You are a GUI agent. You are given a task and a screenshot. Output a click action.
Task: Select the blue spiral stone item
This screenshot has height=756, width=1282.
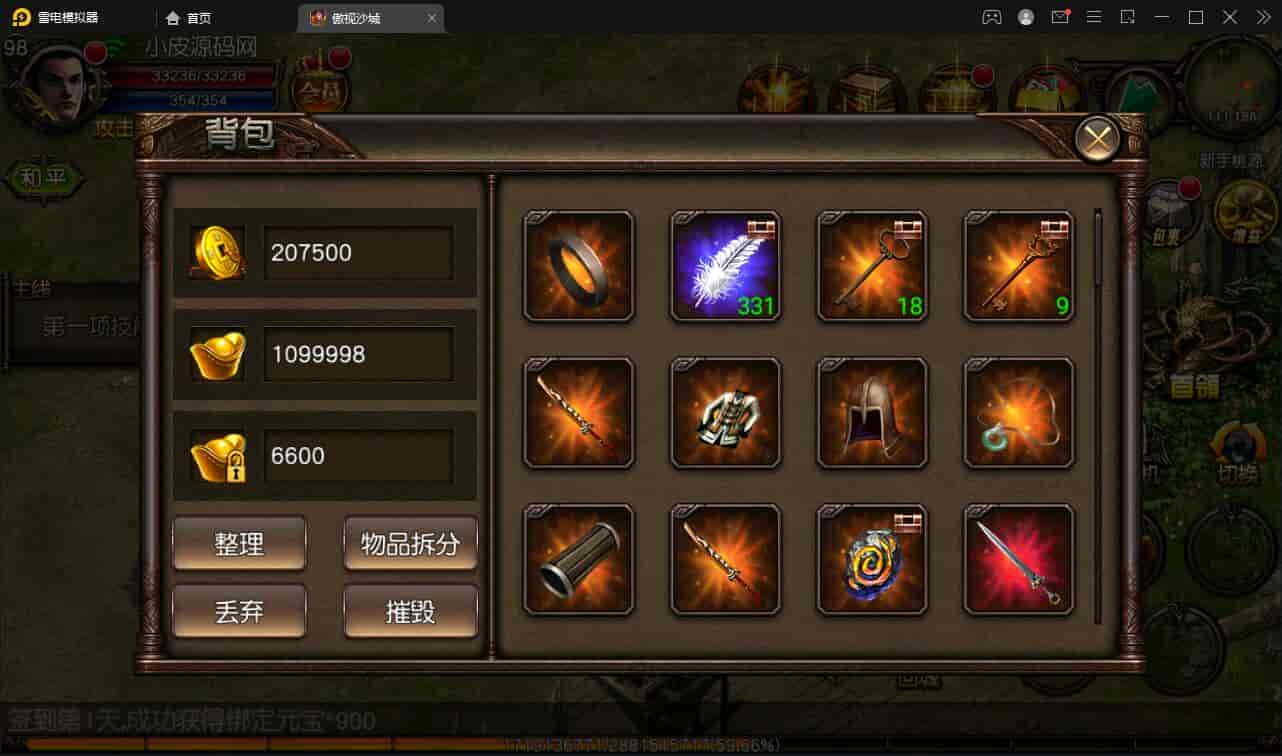point(872,560)
